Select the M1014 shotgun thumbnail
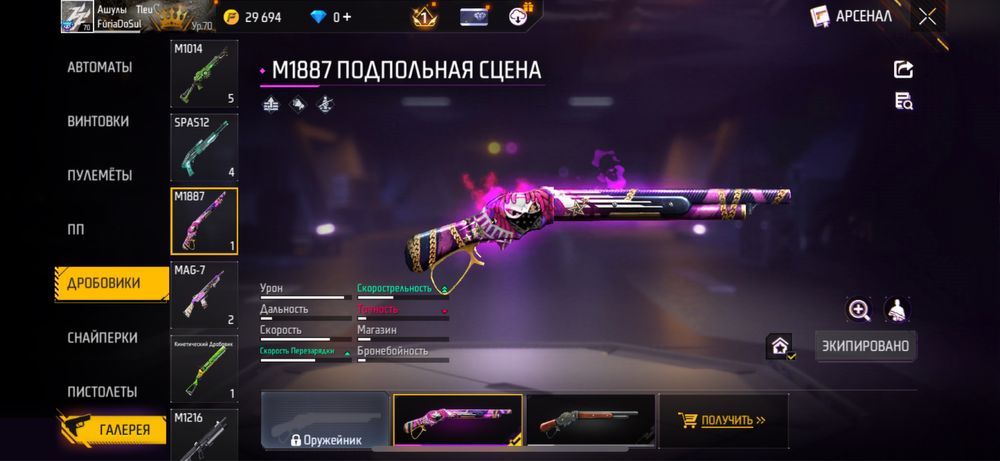 point(204,74)
